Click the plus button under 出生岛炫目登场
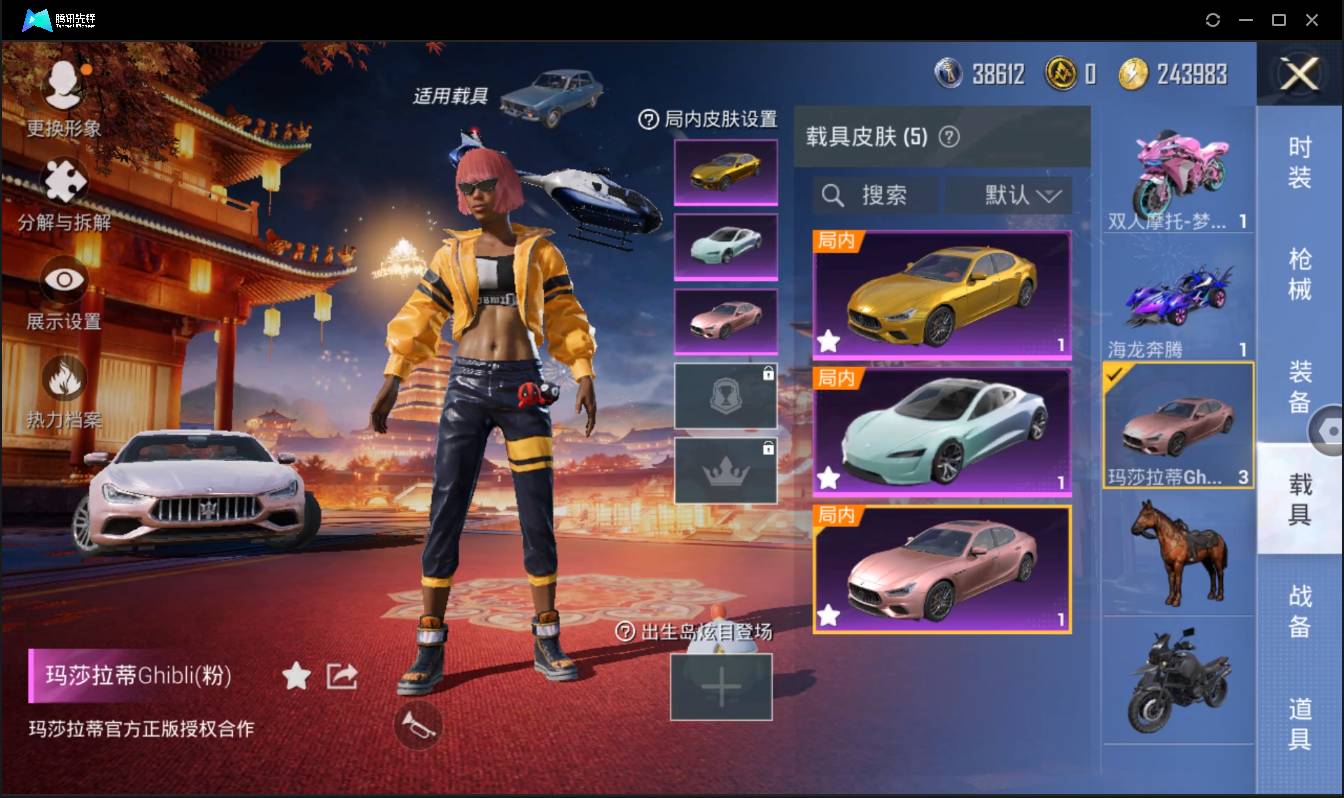This screenshot has height=798, width=1344. point(722,687)
